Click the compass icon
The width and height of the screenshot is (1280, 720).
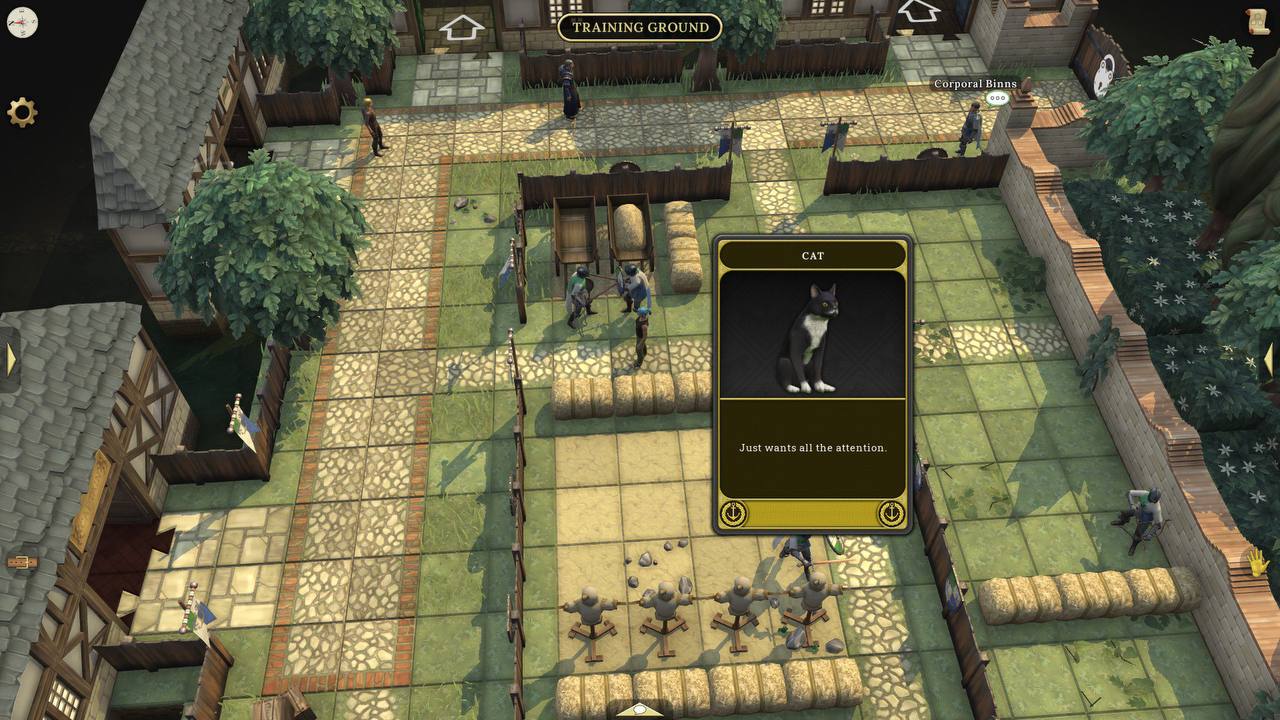coord(22,22)
